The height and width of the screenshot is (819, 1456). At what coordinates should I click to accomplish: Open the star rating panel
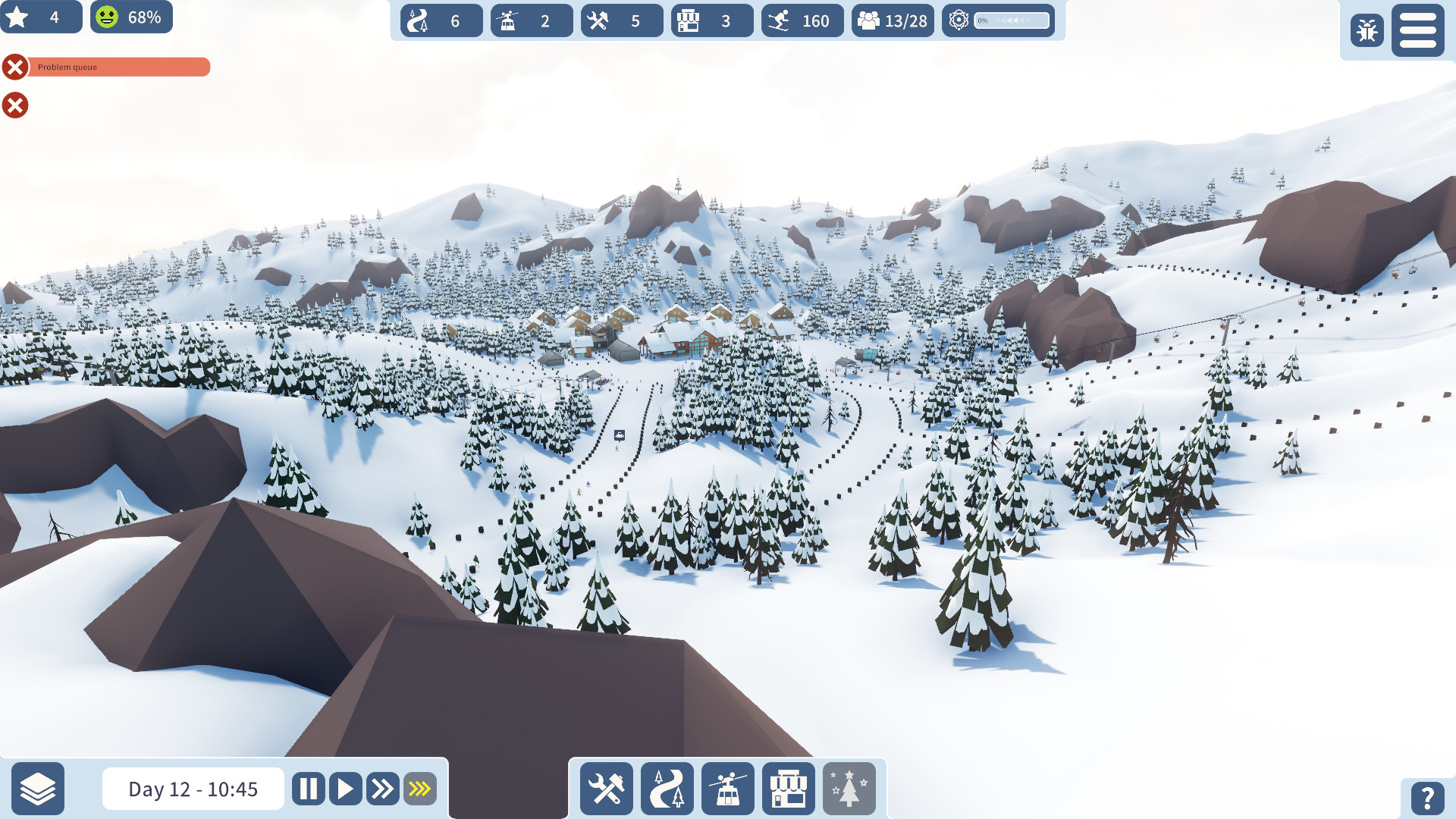click(40, 17)
